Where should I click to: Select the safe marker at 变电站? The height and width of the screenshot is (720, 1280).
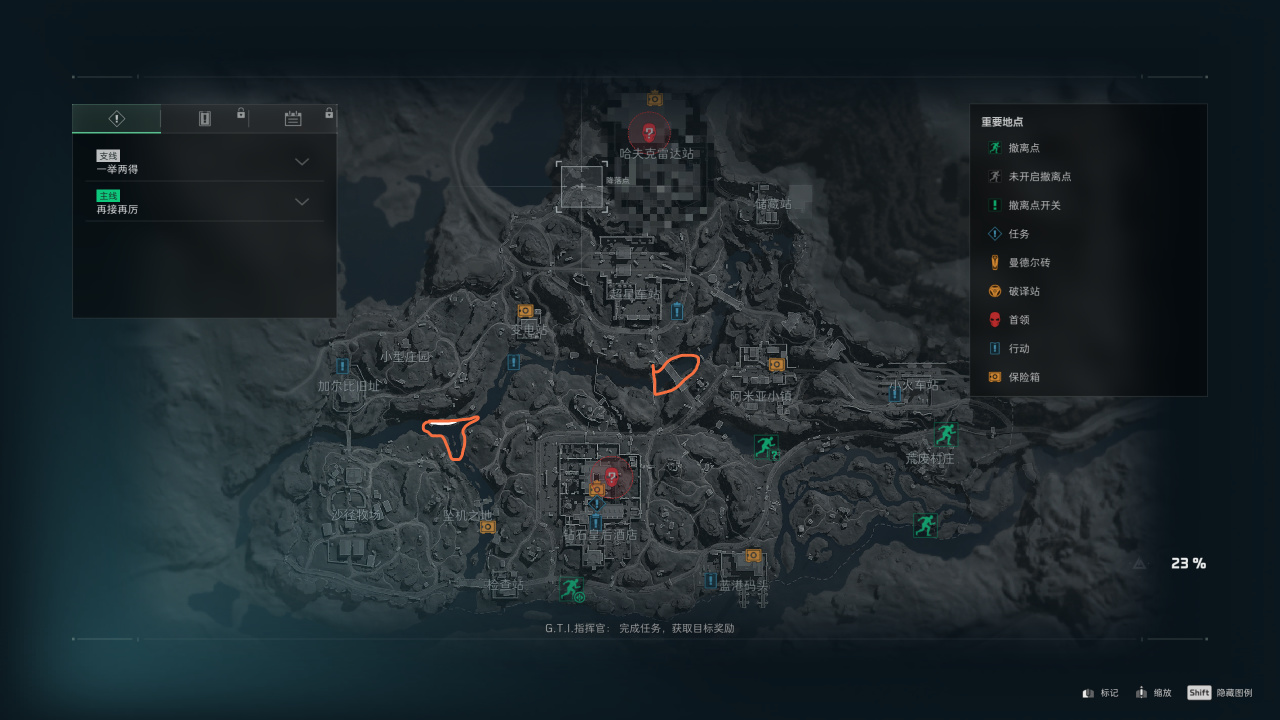click(525, 311)
